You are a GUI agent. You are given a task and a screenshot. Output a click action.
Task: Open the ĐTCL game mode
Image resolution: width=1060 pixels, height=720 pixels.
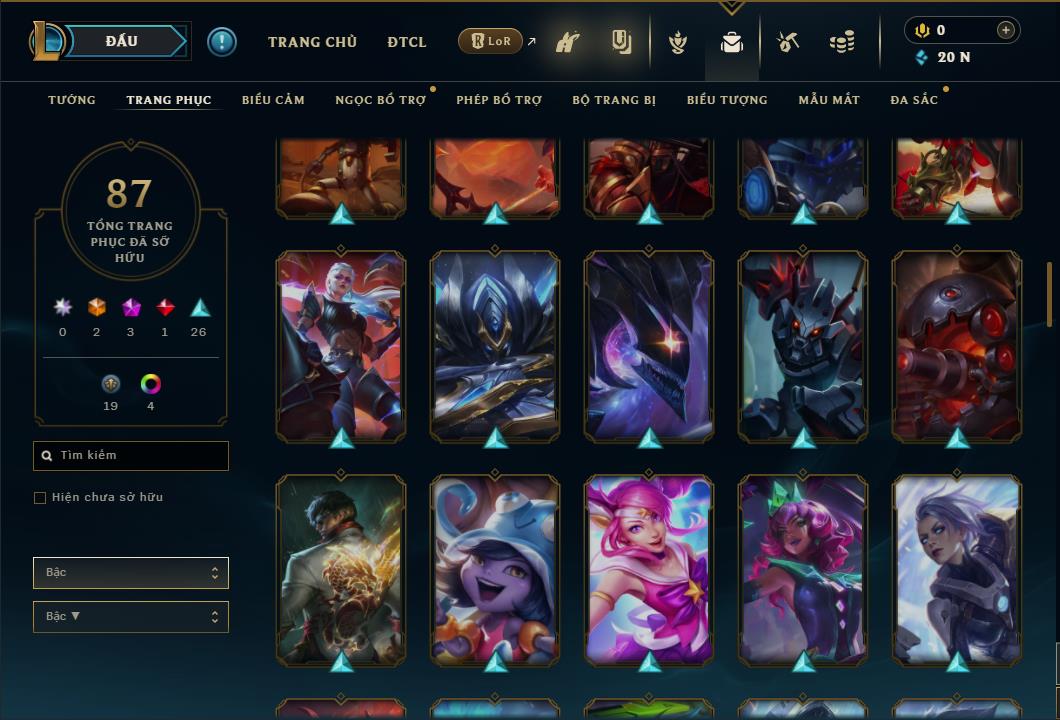(x=407, y=42)
